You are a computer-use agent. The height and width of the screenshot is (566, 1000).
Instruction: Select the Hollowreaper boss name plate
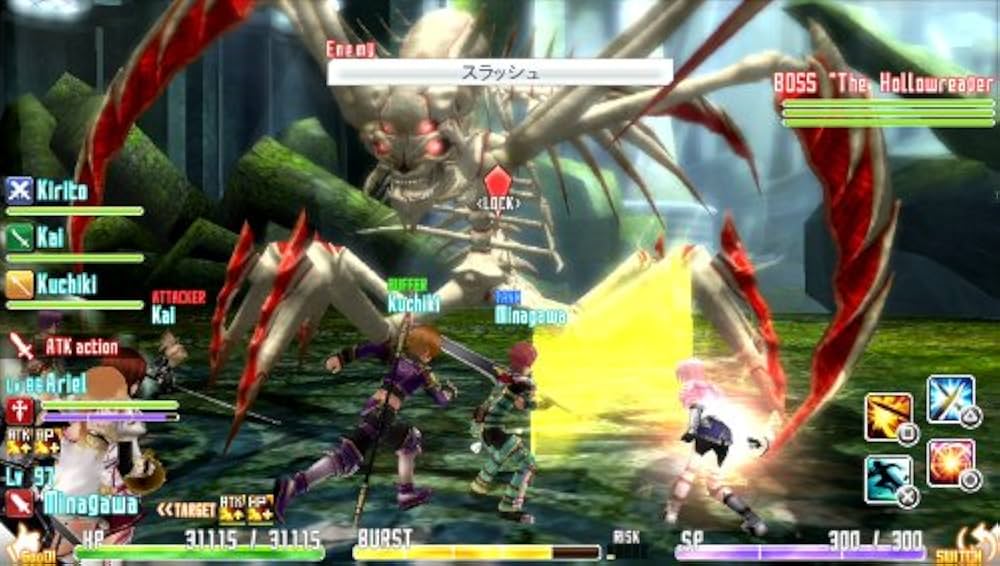point(883,83)
